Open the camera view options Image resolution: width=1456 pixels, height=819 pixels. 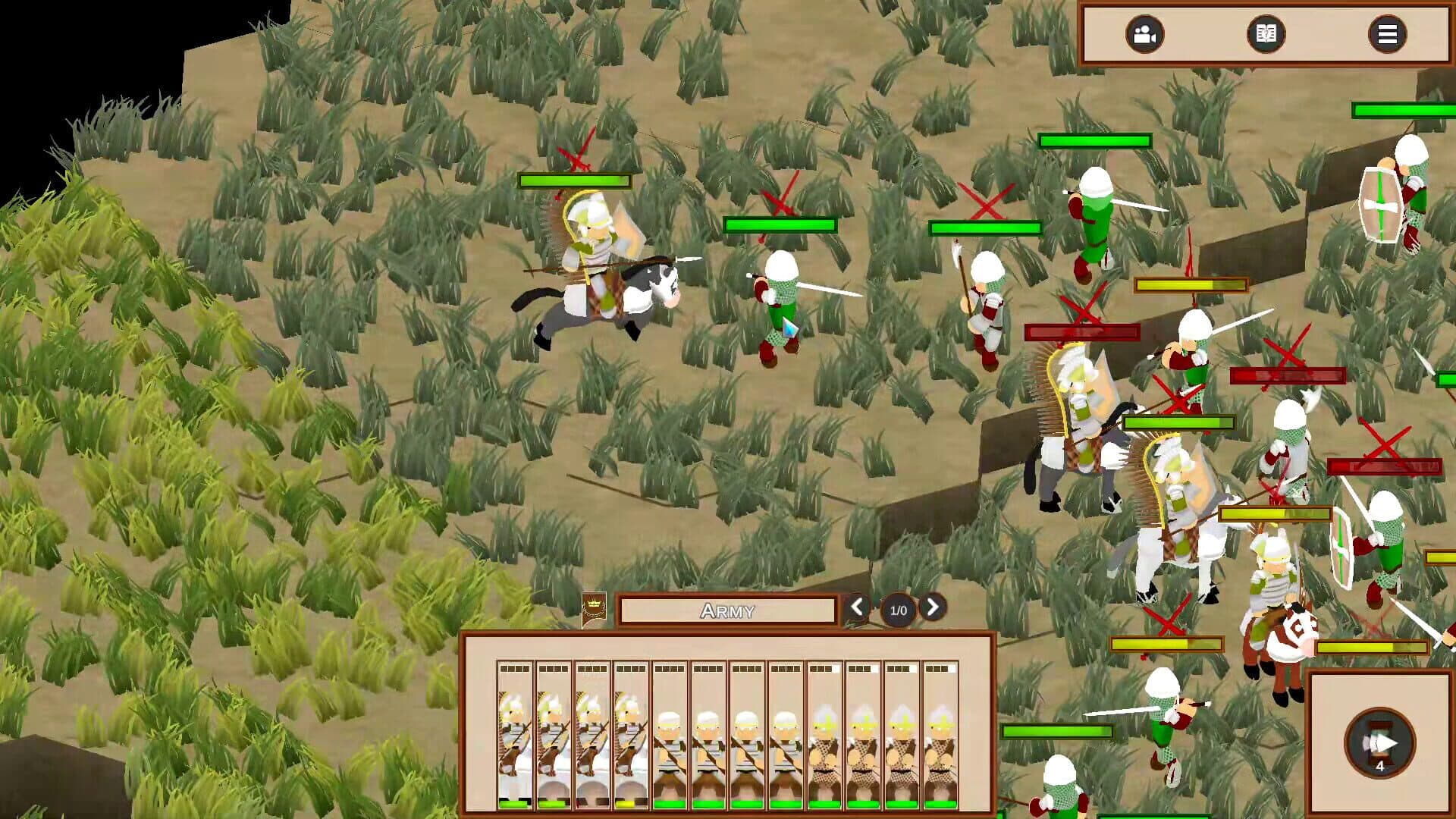tap(1144, 34)
